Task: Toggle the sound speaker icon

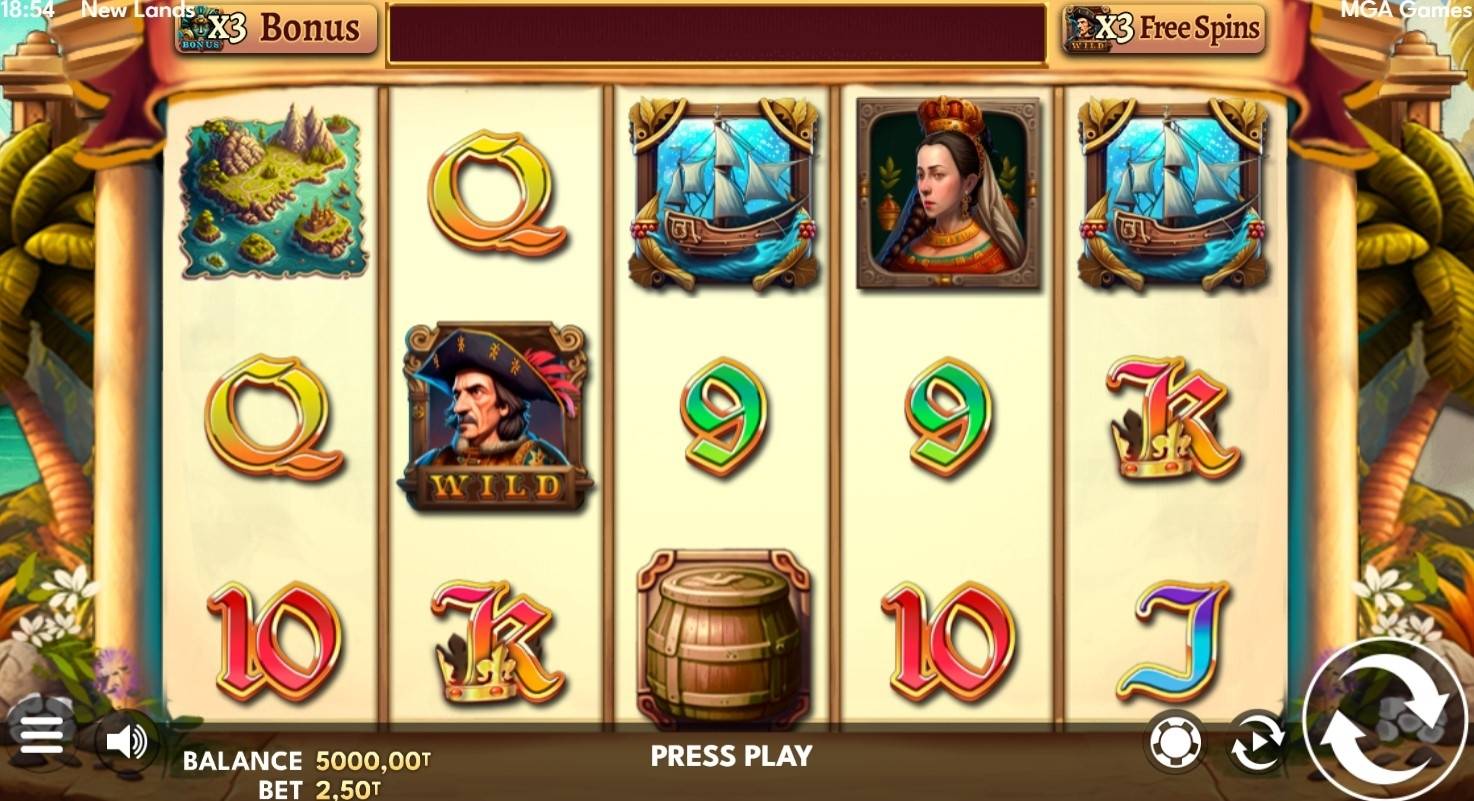Action: 127,742
